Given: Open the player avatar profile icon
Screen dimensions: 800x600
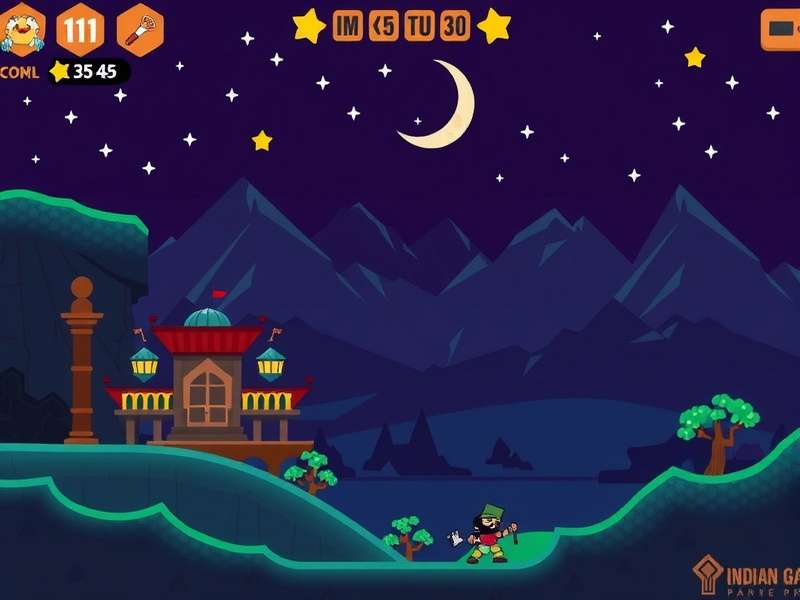Looking at the screenshot, I should click(21, 29).
